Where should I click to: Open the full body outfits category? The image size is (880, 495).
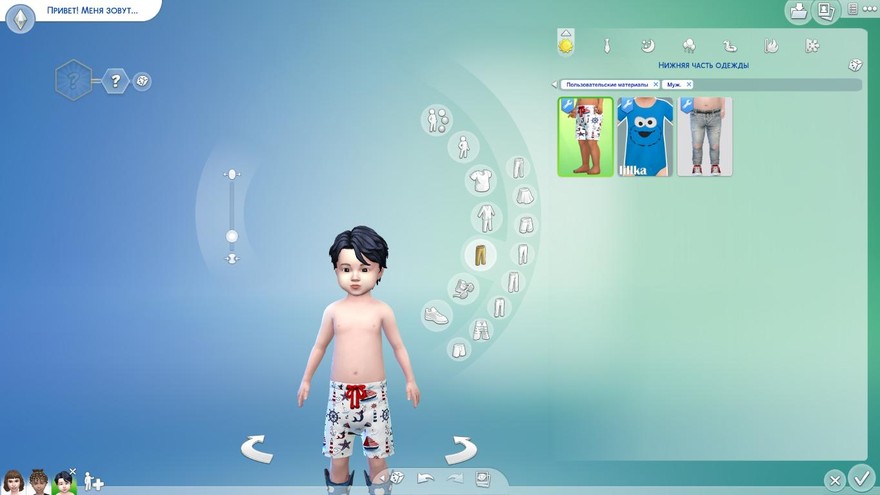[x=485, y=217]
